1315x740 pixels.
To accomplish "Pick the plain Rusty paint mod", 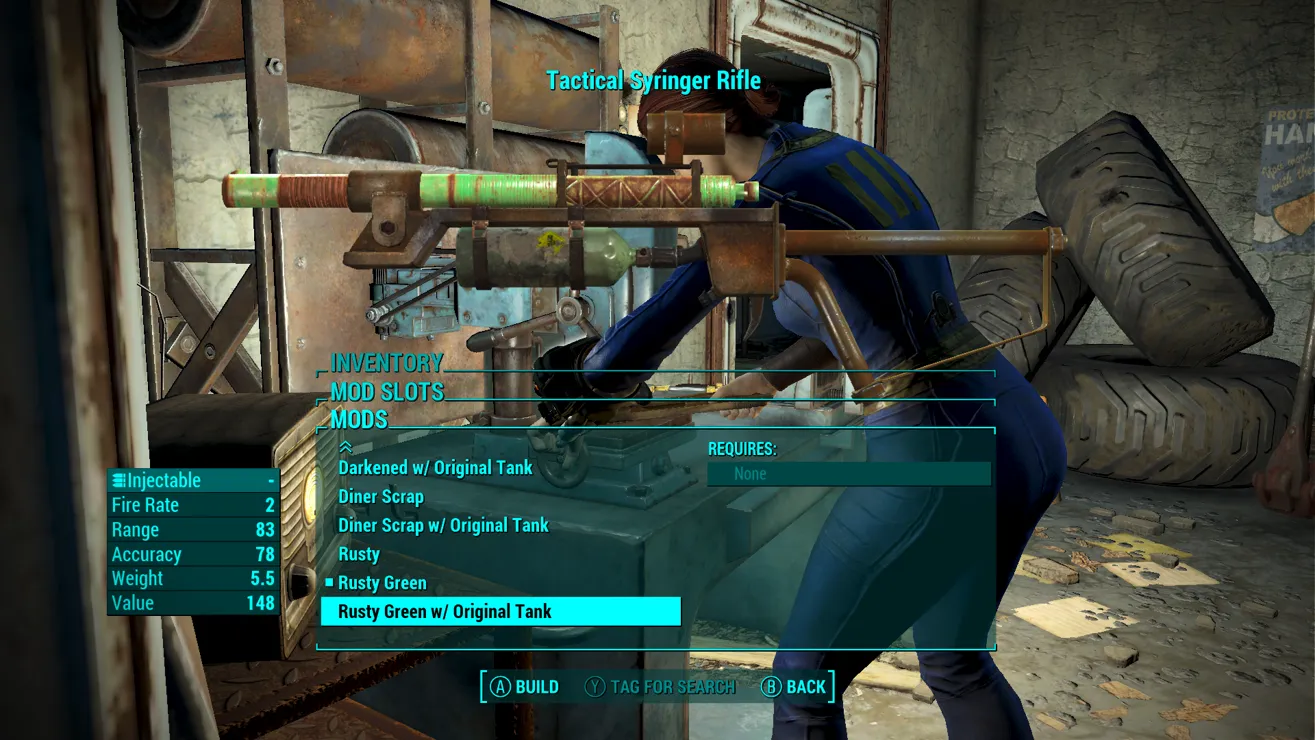I will click(x=359, y=554).
